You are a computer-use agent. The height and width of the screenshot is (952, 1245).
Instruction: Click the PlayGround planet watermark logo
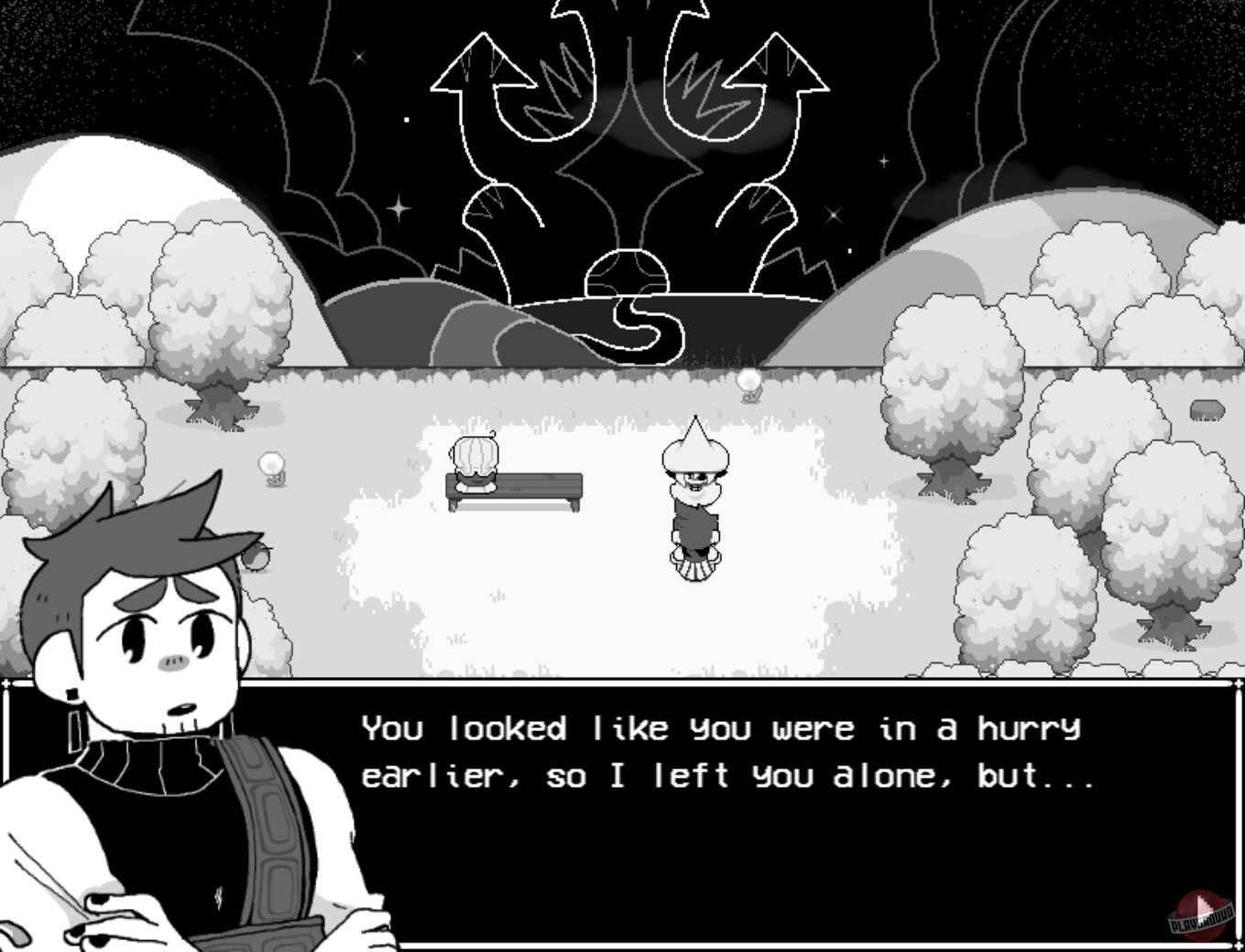click(1200, 914)
